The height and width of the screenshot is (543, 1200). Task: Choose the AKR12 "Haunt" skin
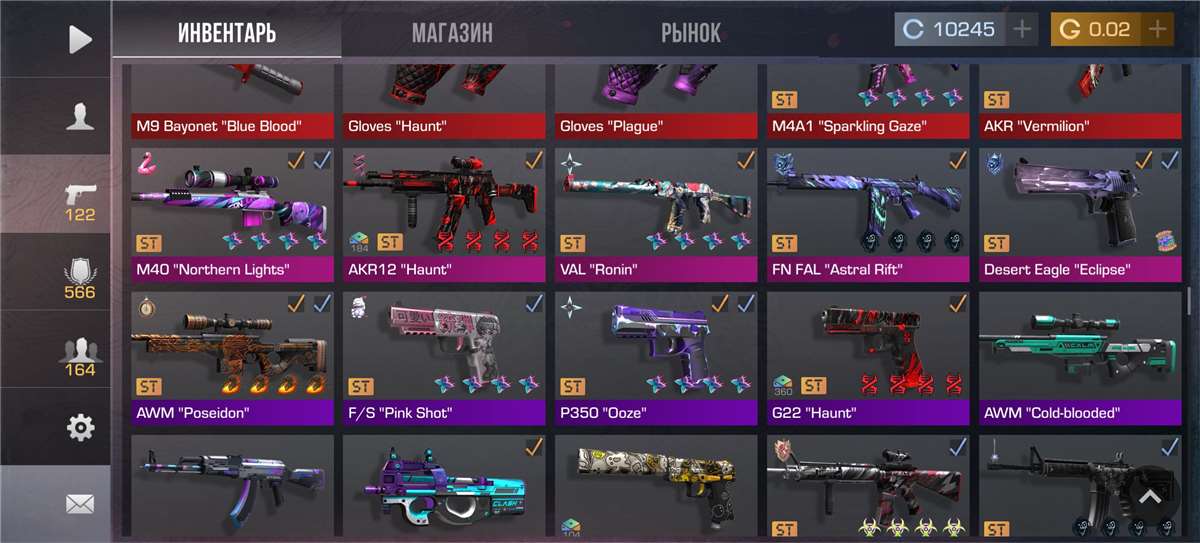[444, 212]
